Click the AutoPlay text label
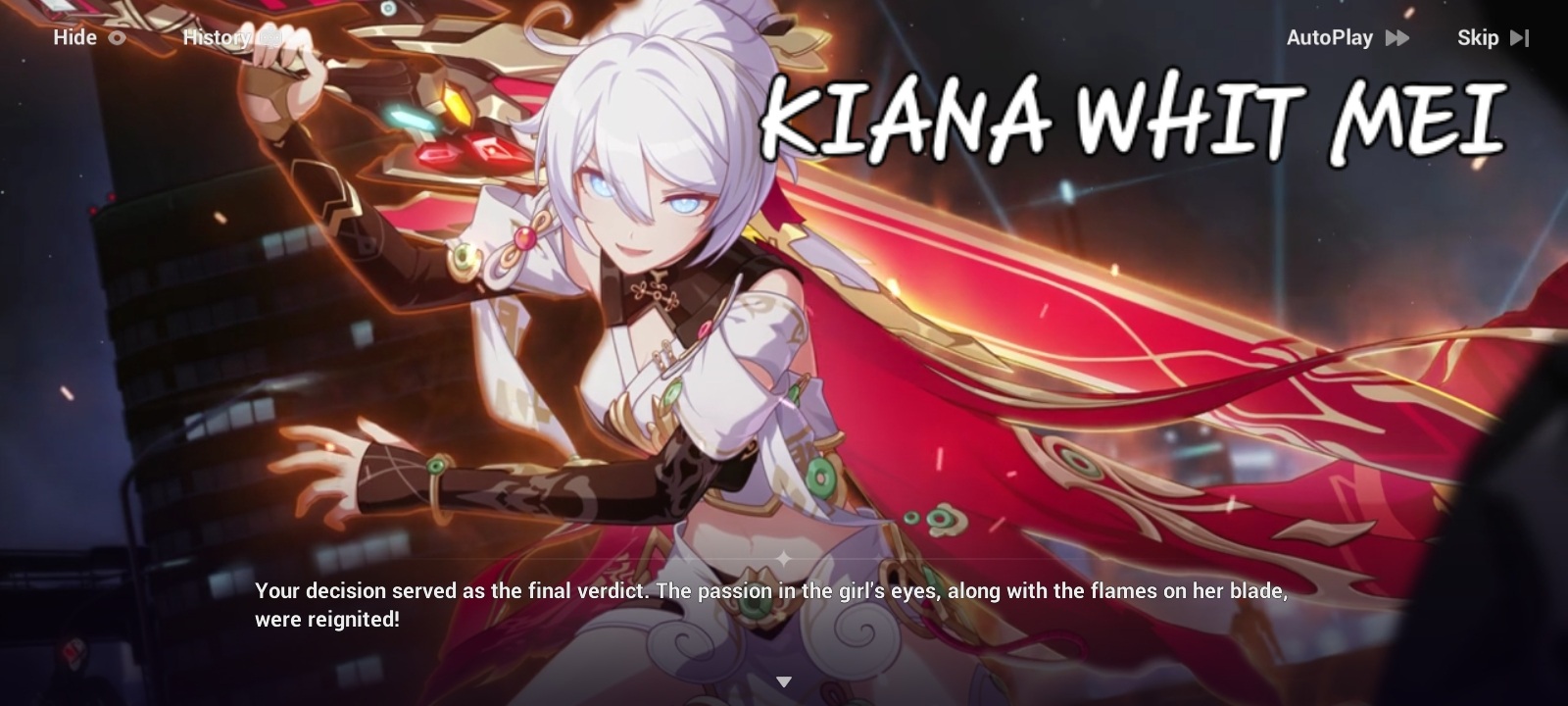 tap(1329, 37)
